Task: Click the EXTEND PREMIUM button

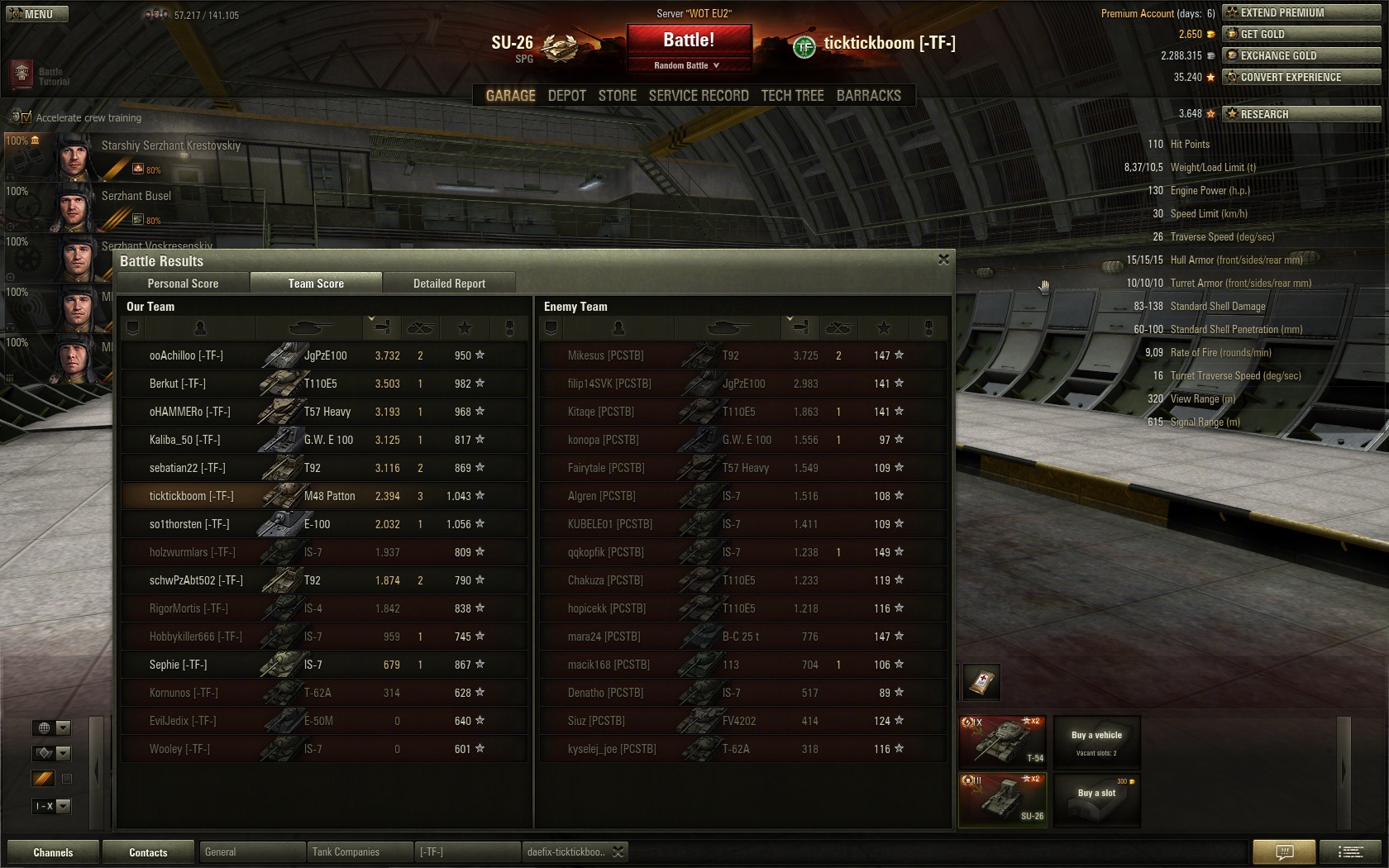Action: [x=1301, y=12]
